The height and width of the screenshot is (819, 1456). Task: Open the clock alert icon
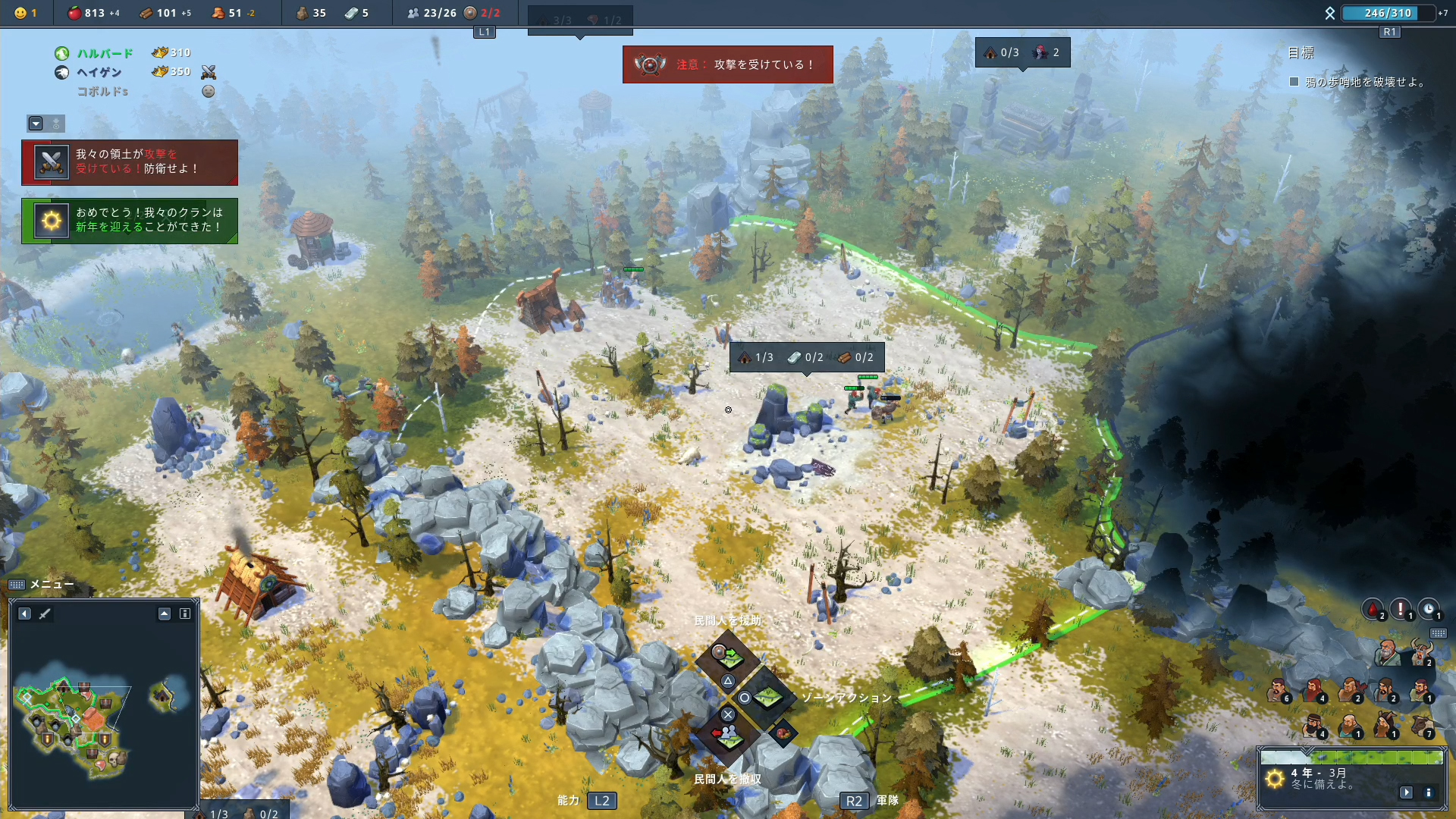(x=1429, y=609)
